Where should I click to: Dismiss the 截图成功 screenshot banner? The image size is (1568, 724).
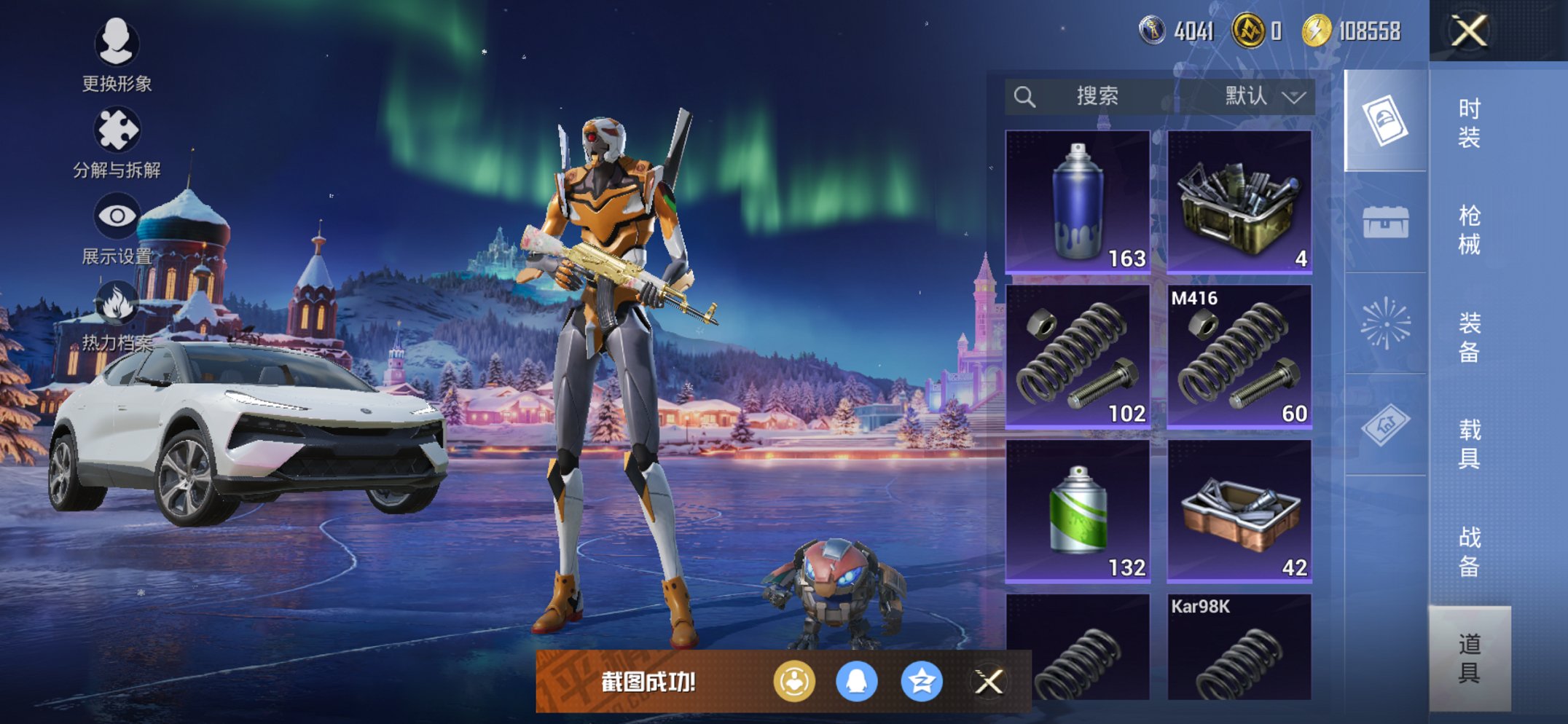pyautogui.click(x=989, y=682)
